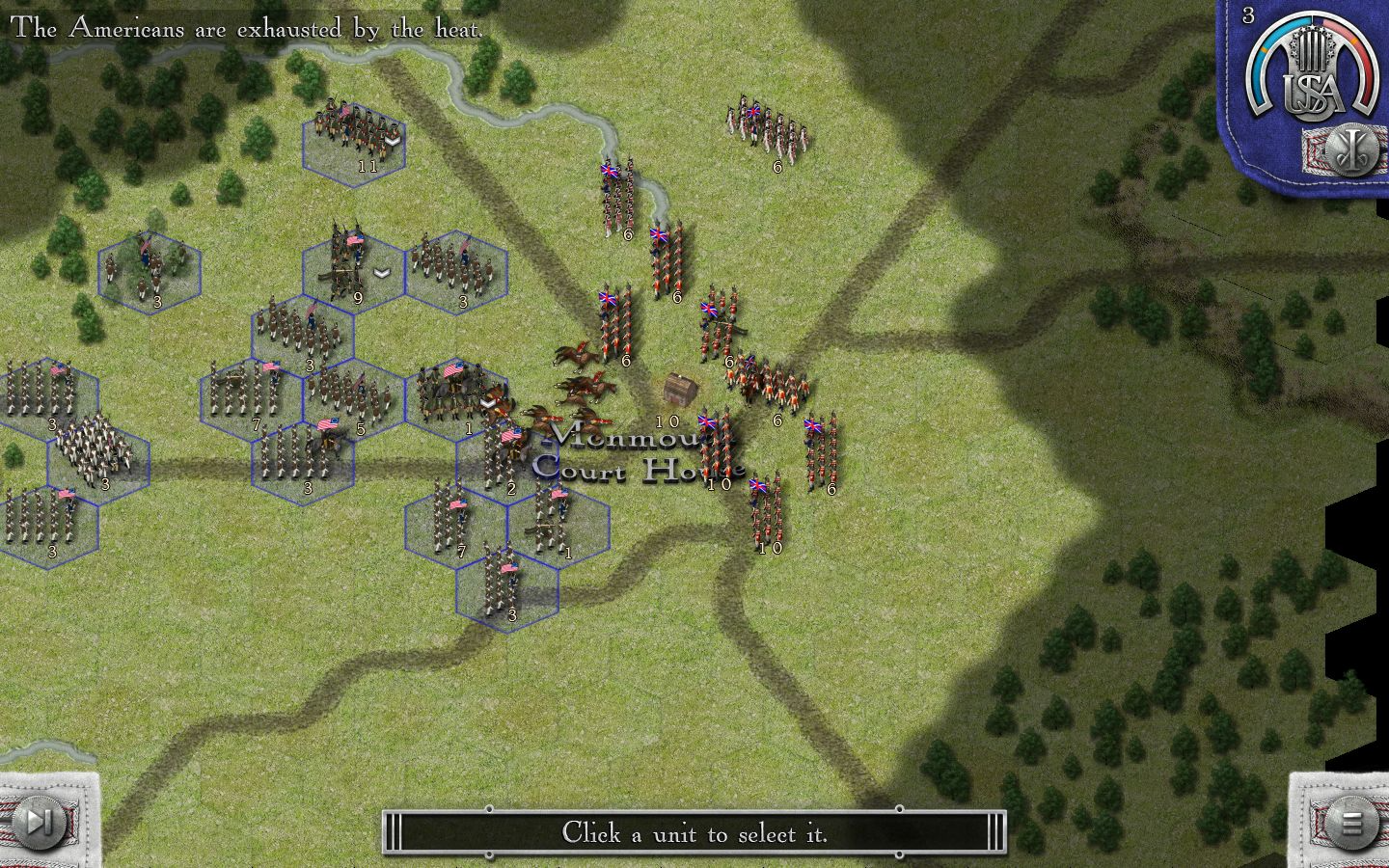Image resolution: width=1389 pixels, height=868 pixels.
Task: Select the American rifle unit numbered 7
Action: coord(449,521)
